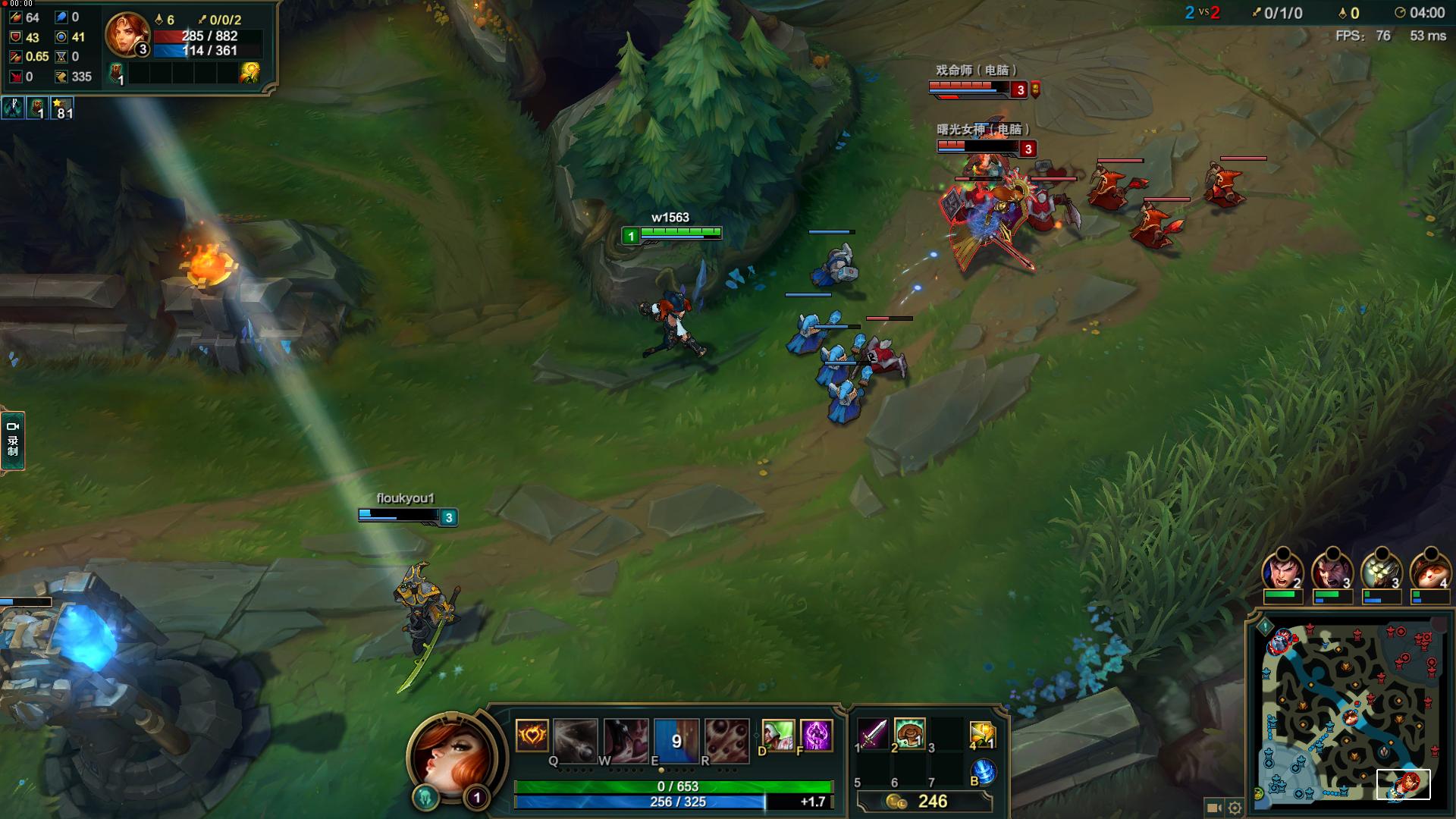Image resolution: width=1456 pixels, height=819 pixels.
Task: Select the Garen ally portrait
Action: pyautogui.click(x=1282, y=570)
